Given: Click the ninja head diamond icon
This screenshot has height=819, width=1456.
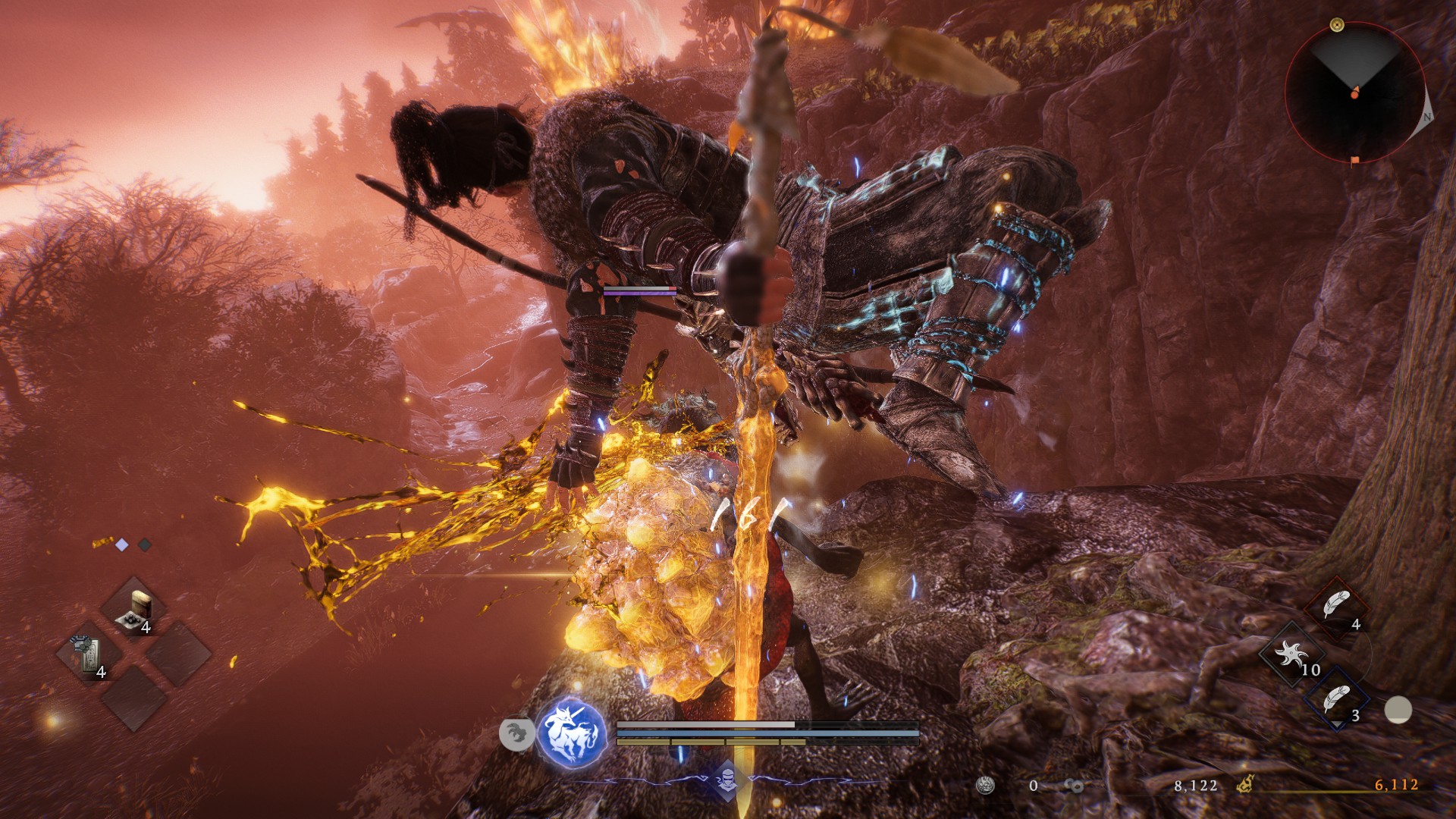Looking at the screenshot, I should pyautogui.click(x=727, y=779).
